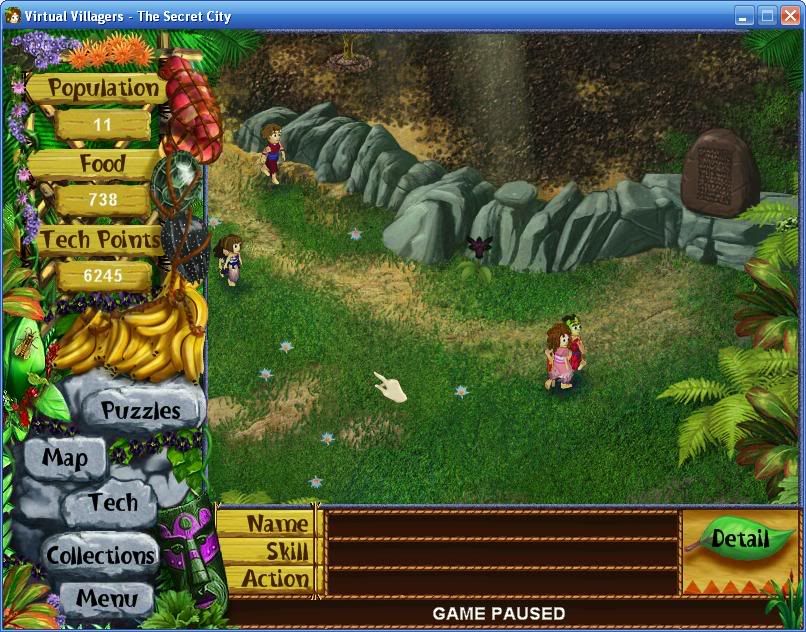Open the Tech upgrades screen
The height and width of the screenshot is (632, 806).
tap(112, 503)
